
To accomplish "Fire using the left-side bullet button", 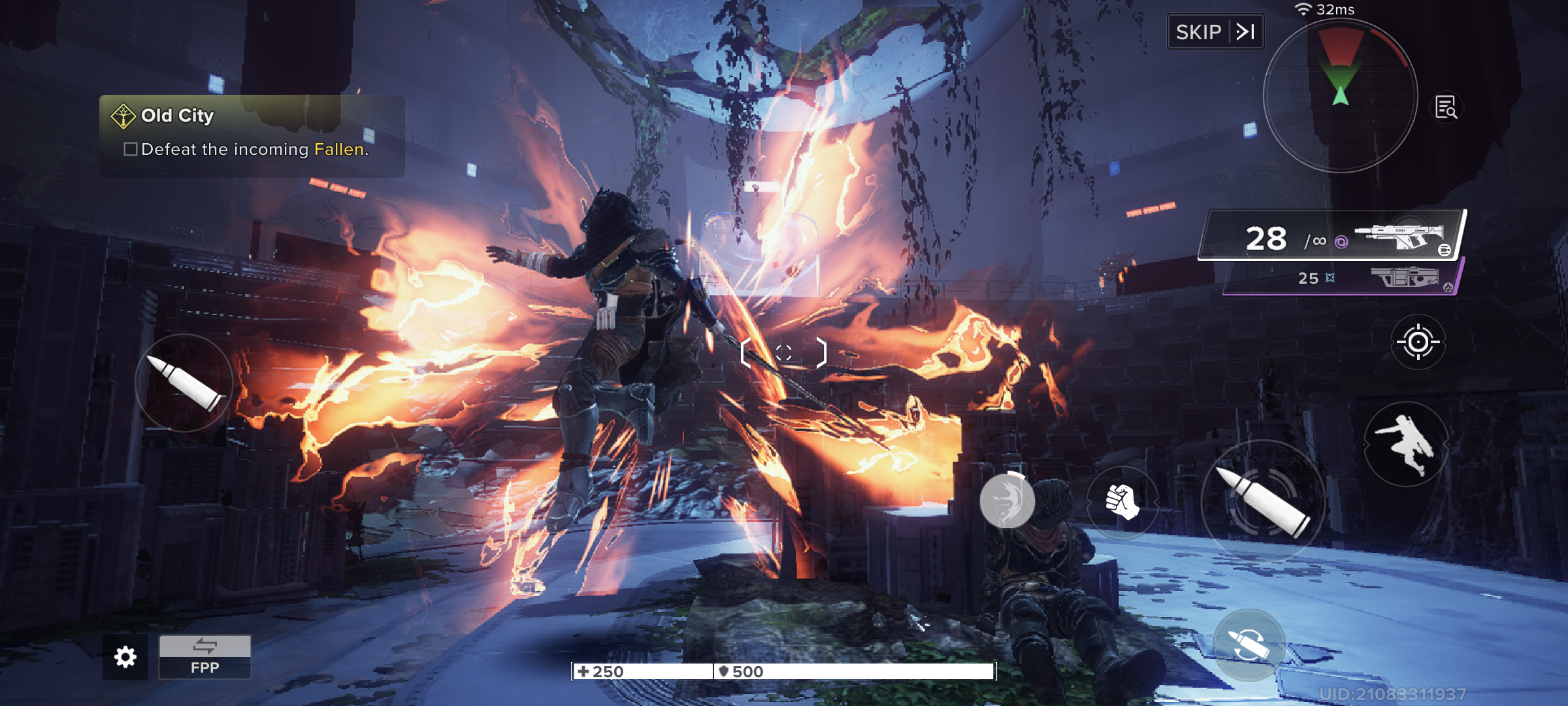I will 184,383.
